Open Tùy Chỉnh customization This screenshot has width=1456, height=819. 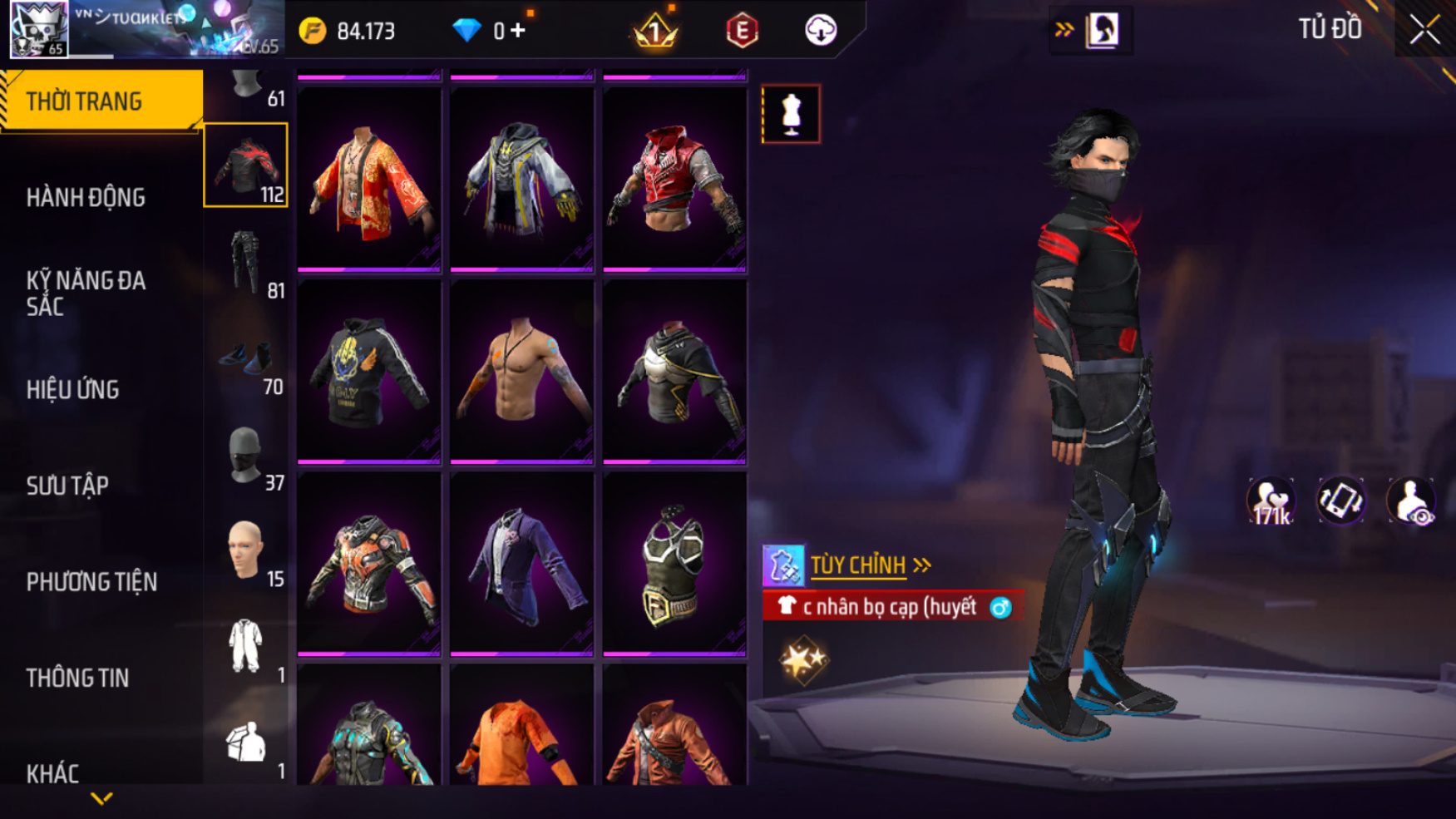point(858,565)
